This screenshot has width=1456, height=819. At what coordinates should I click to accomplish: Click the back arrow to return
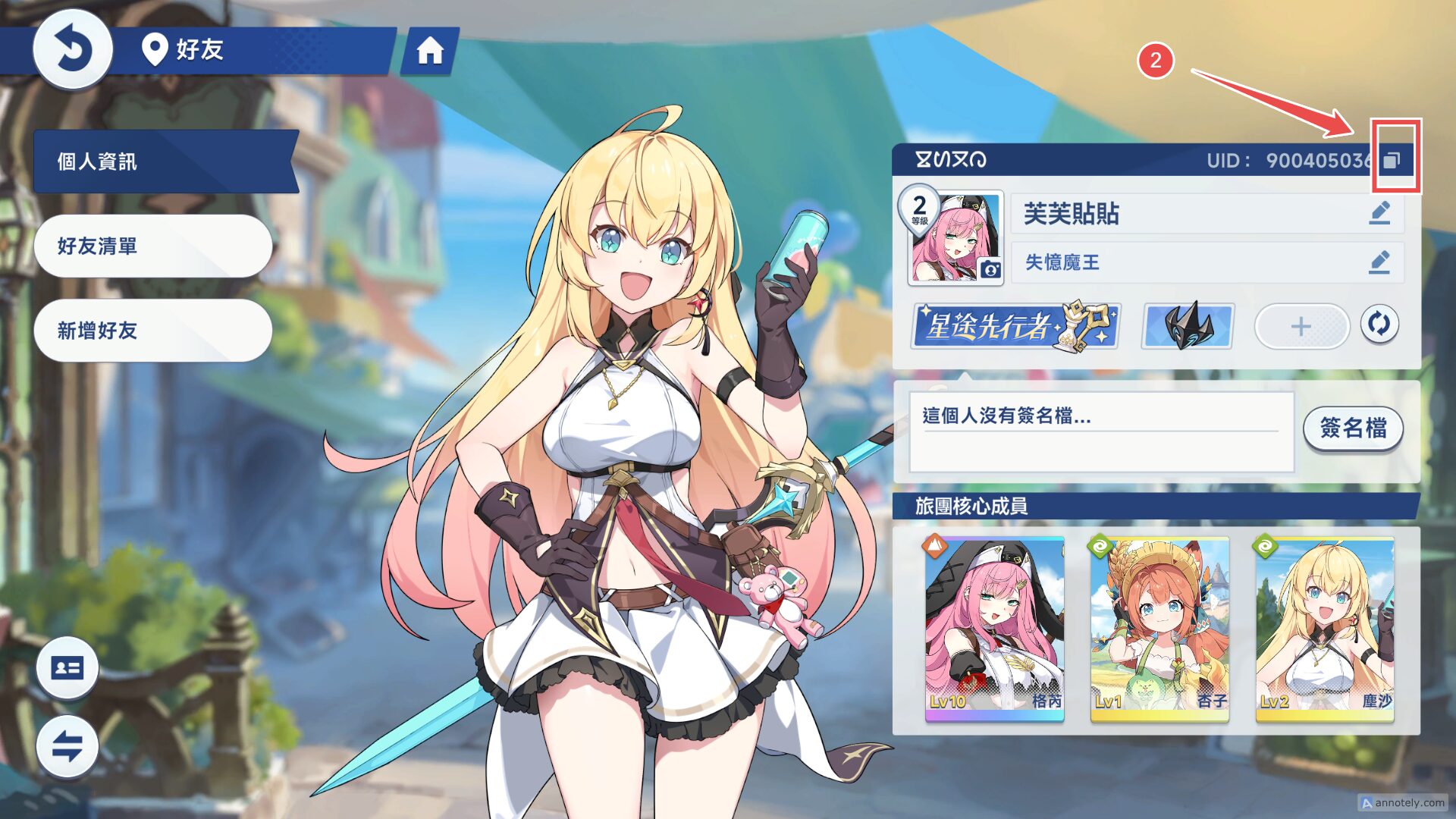coord(72,48)
